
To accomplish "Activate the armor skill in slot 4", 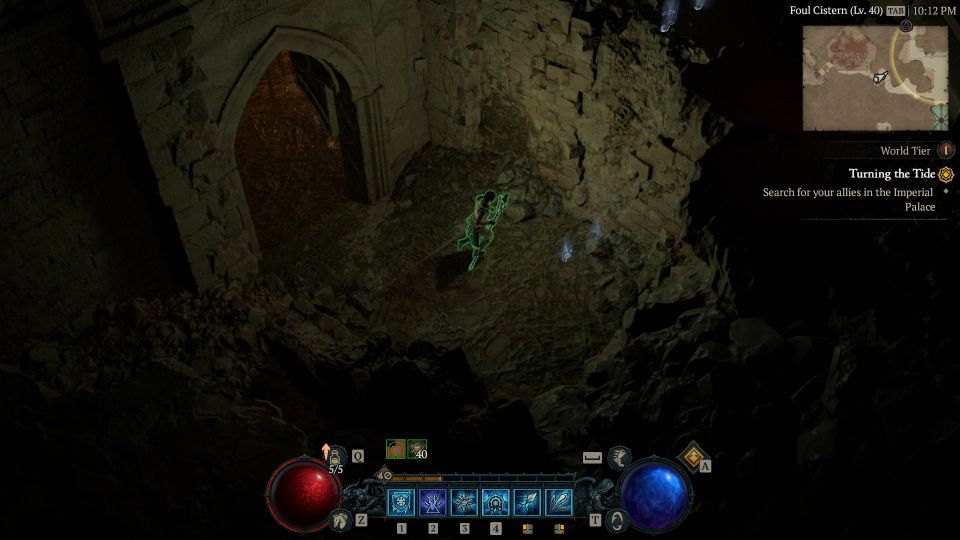I will point(495,502).
